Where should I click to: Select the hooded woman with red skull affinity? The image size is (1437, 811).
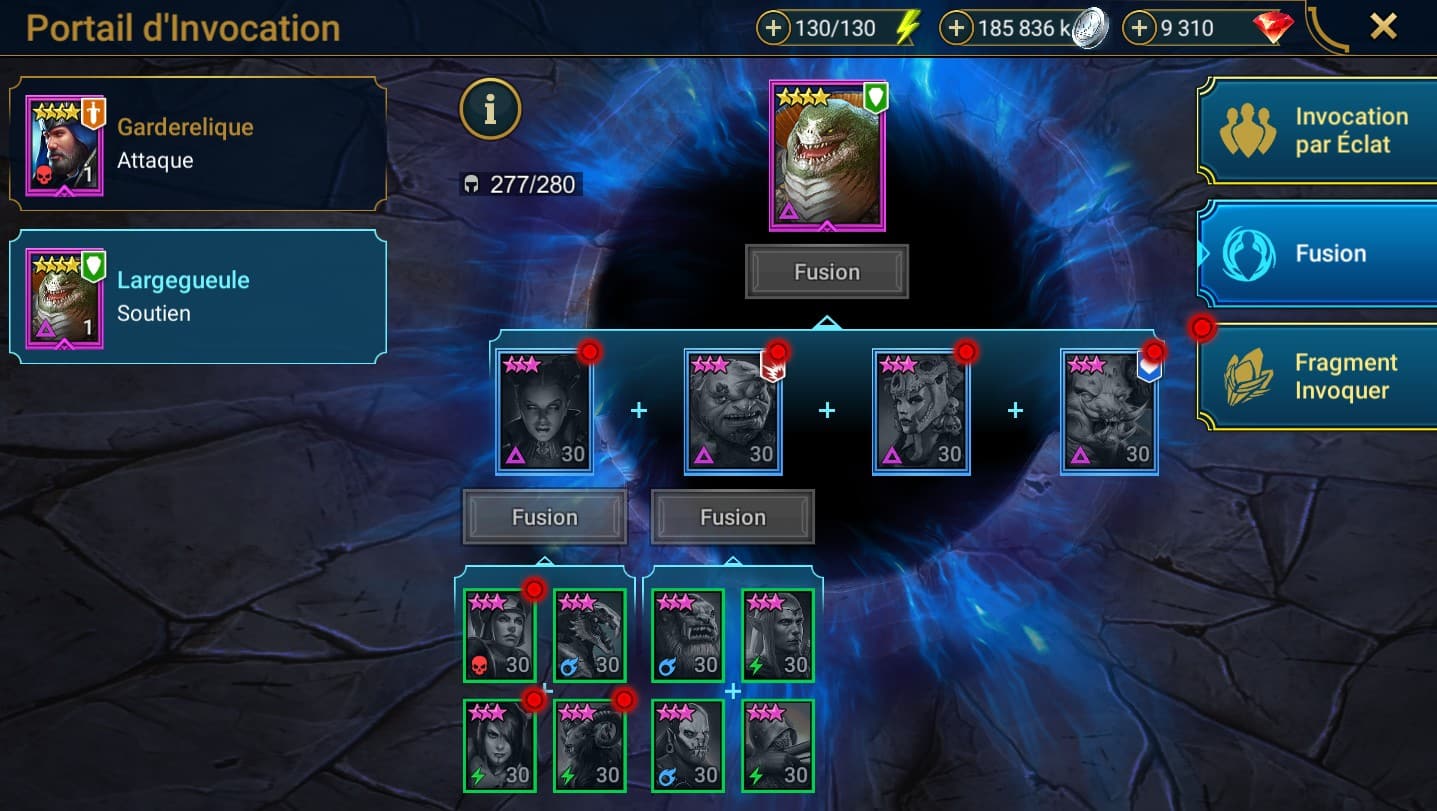point(500,636)
